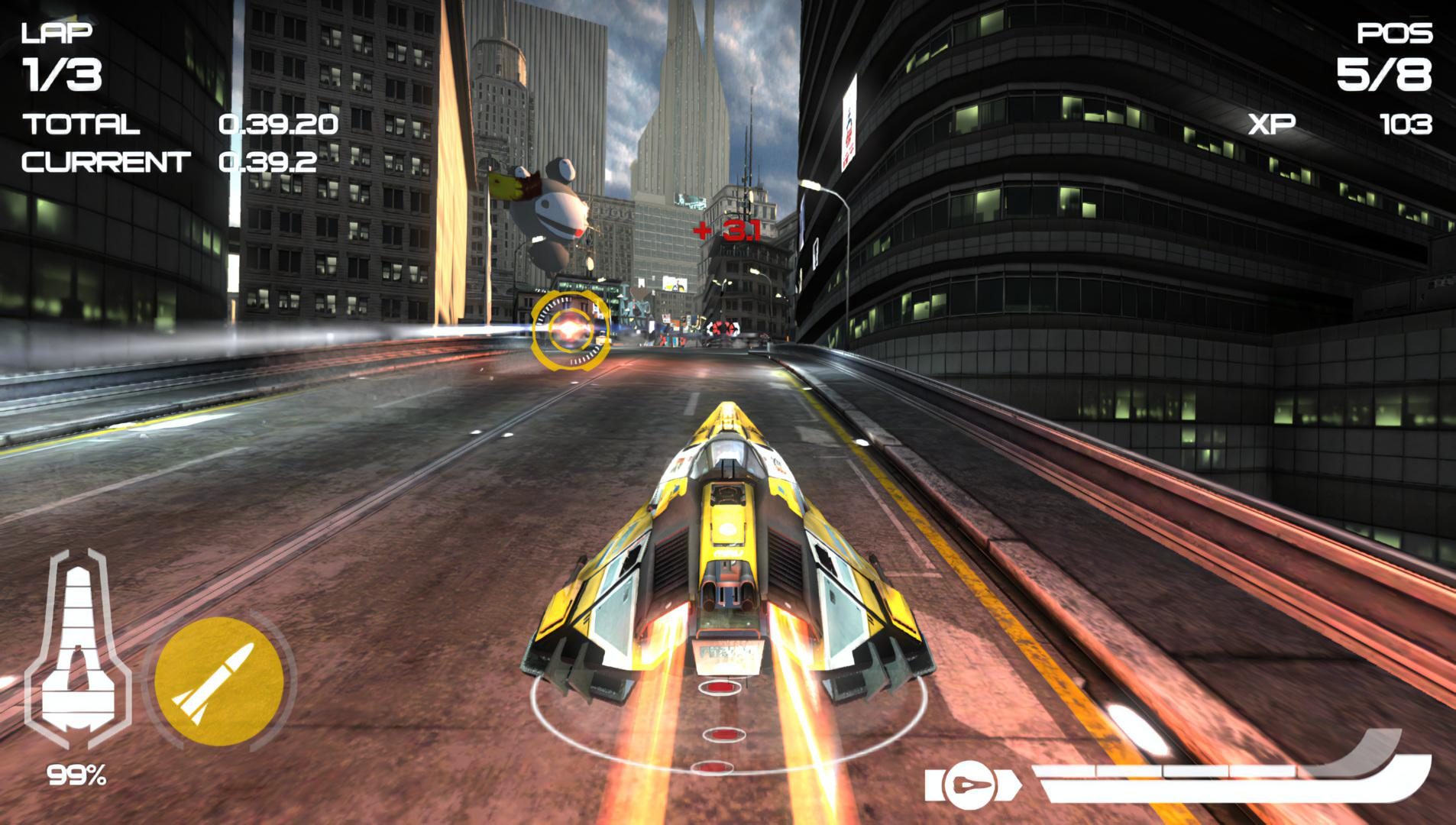This screenshot has width=1456, height=825.
Task: Select the missile weapon icon
Action: pos(220,684)
